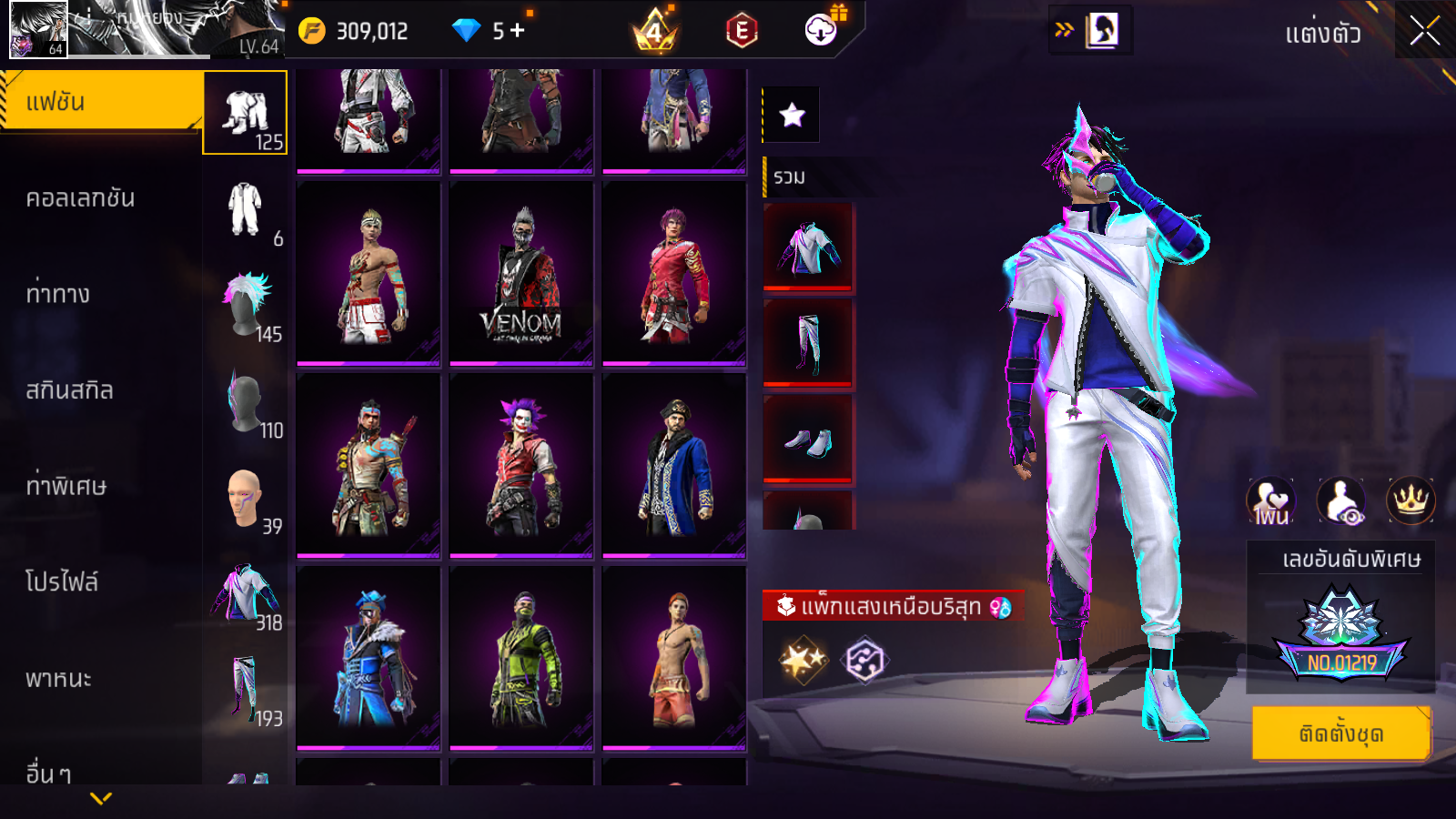Switch to the ท่าทาง (Emotes) tab
The image size is (1456, 819).
coord(58,294)
